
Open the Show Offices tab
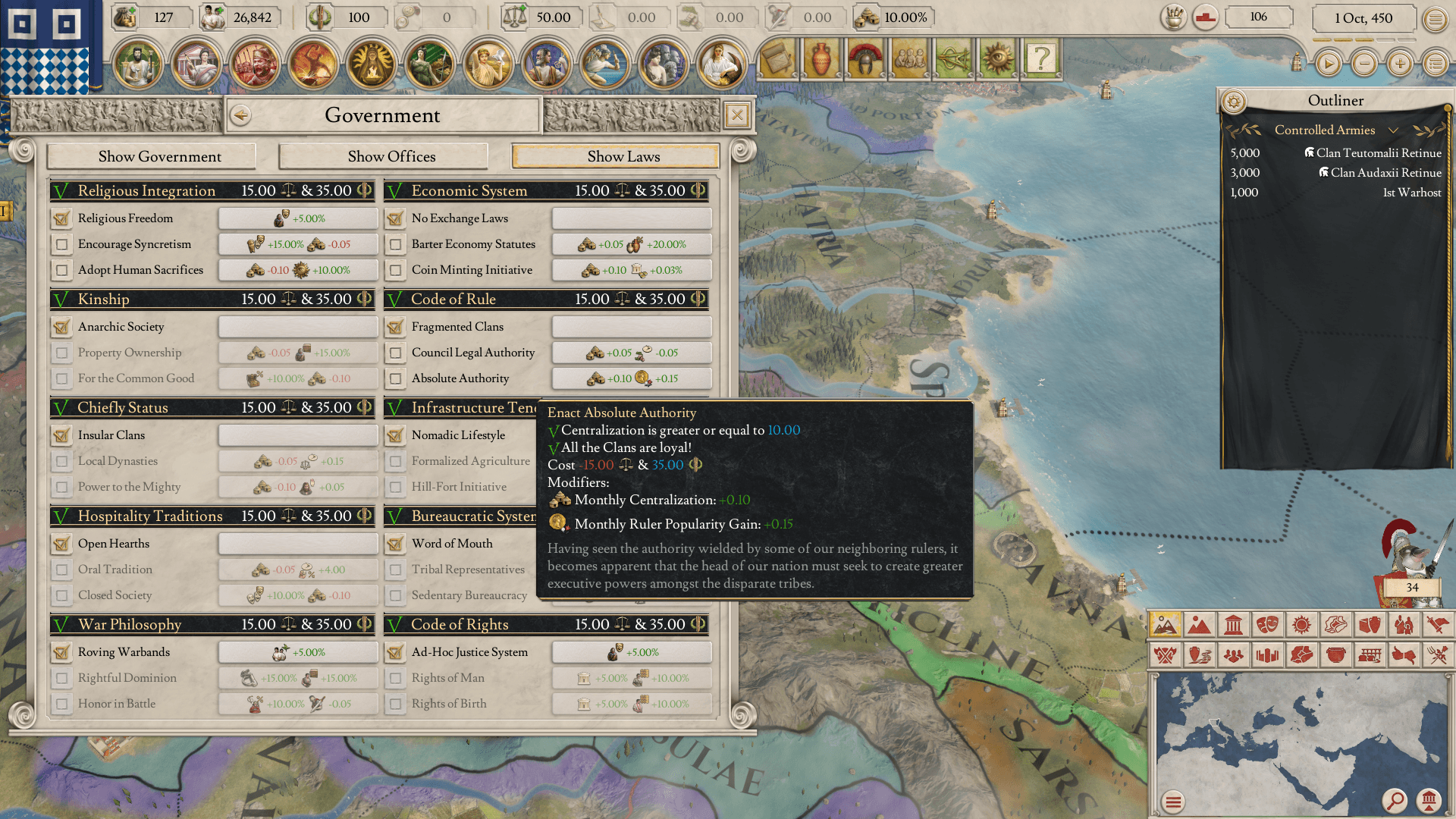click(x=391, y=157)
